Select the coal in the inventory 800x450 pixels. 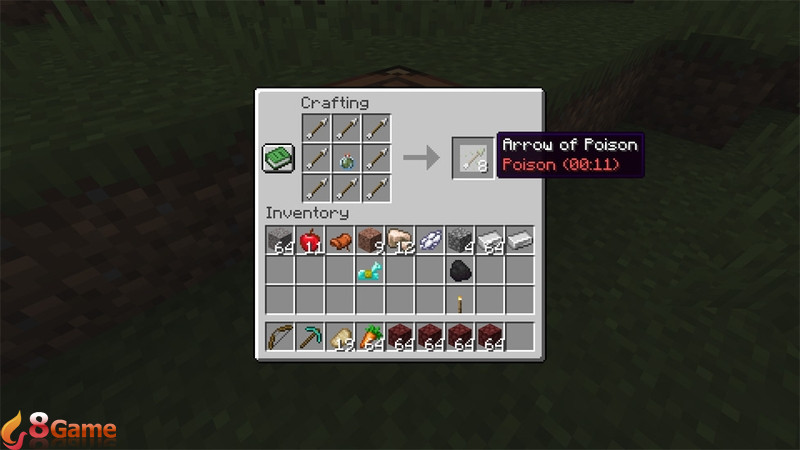point(460,270)
